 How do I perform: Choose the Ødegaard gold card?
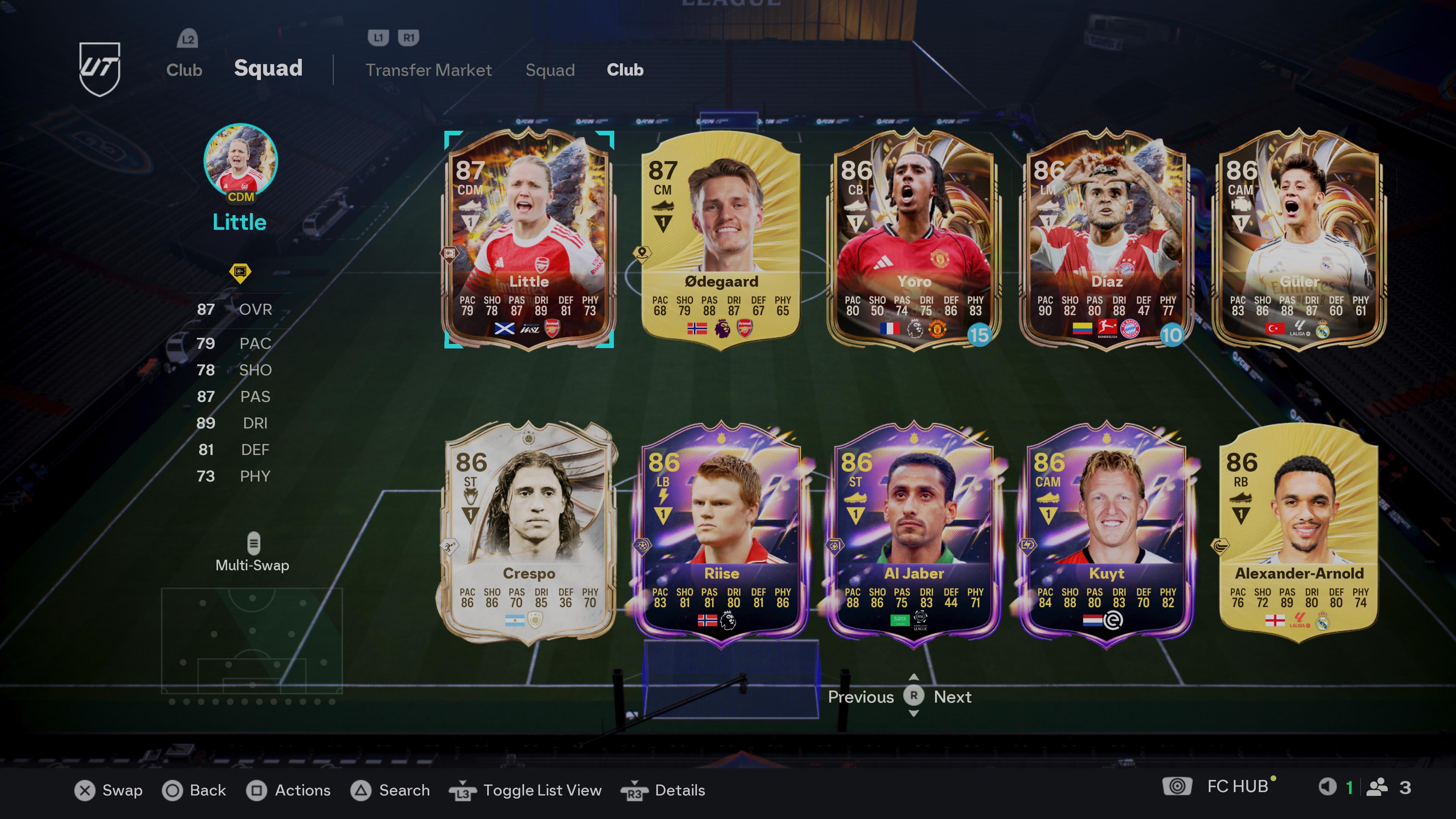(721, 240)
